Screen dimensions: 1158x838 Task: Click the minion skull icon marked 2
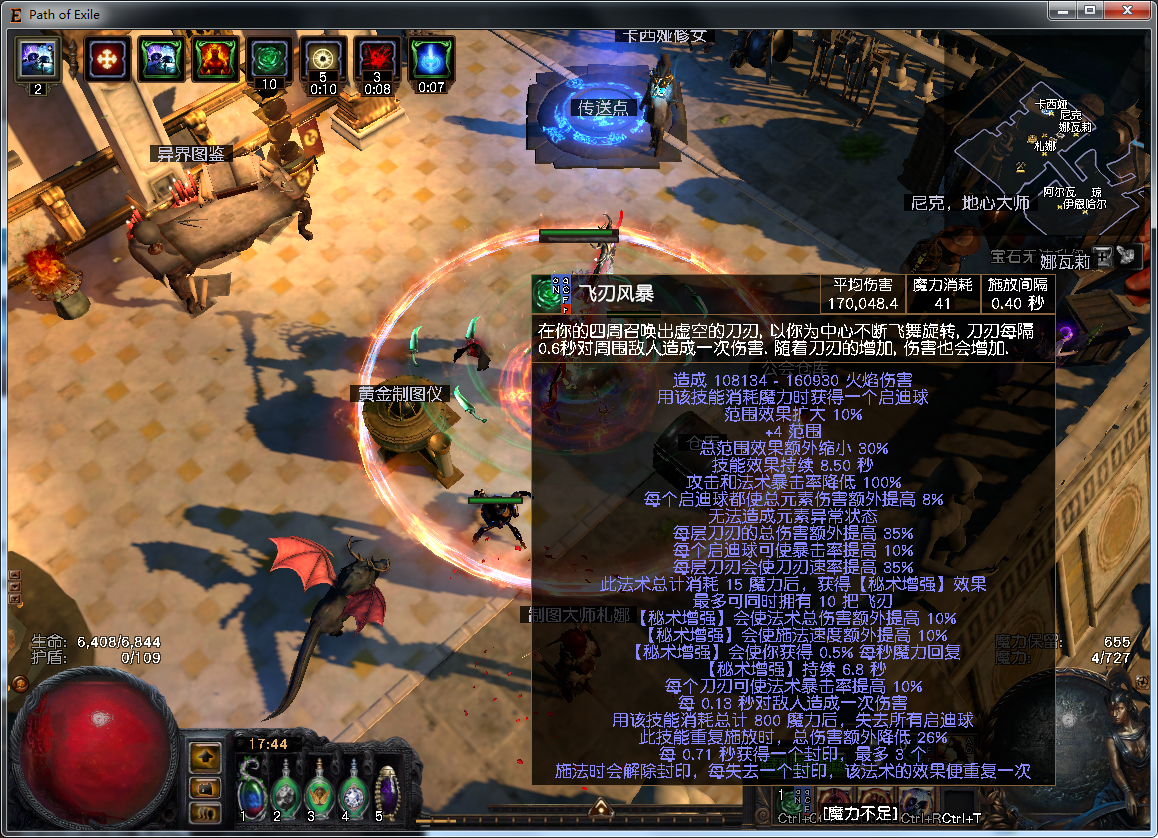click(38, 60)
